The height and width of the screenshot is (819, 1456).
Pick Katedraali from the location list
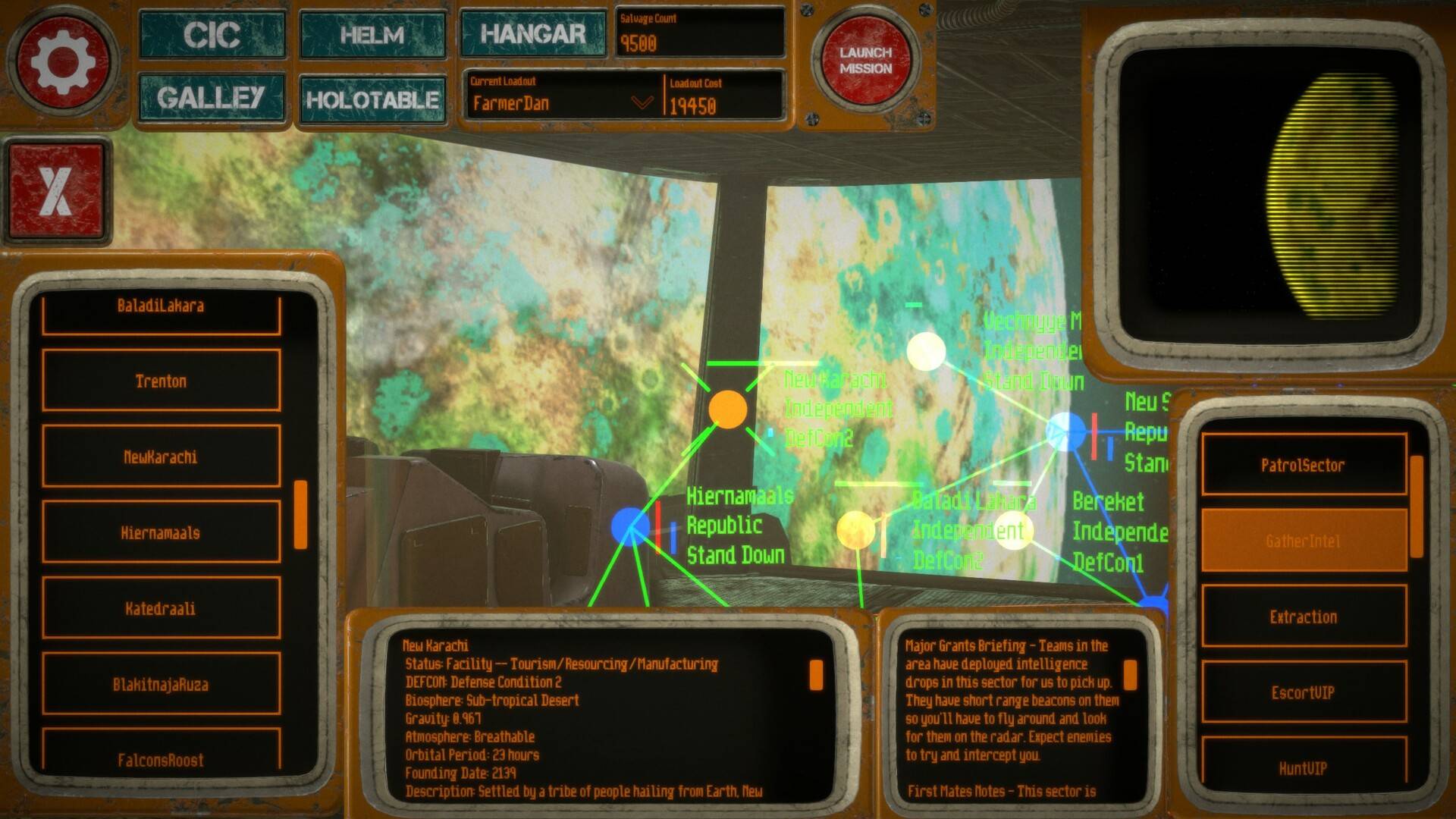161,608
